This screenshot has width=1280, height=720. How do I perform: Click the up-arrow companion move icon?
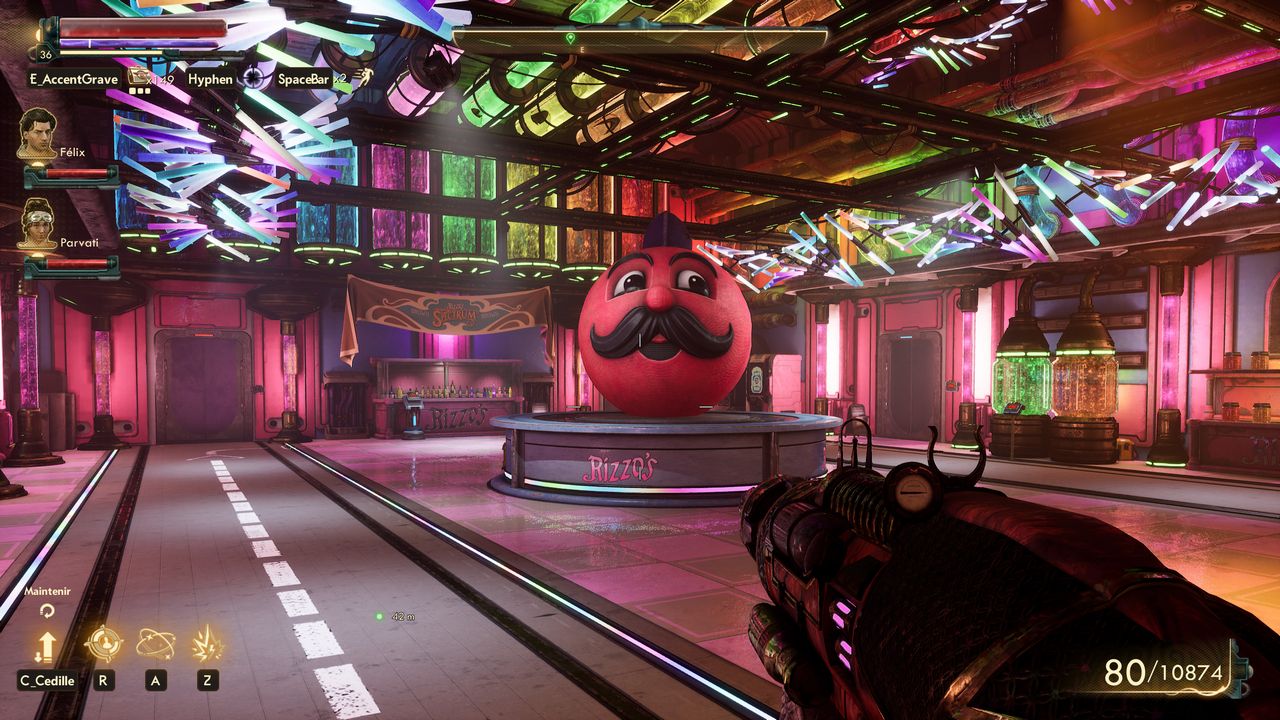46,647
